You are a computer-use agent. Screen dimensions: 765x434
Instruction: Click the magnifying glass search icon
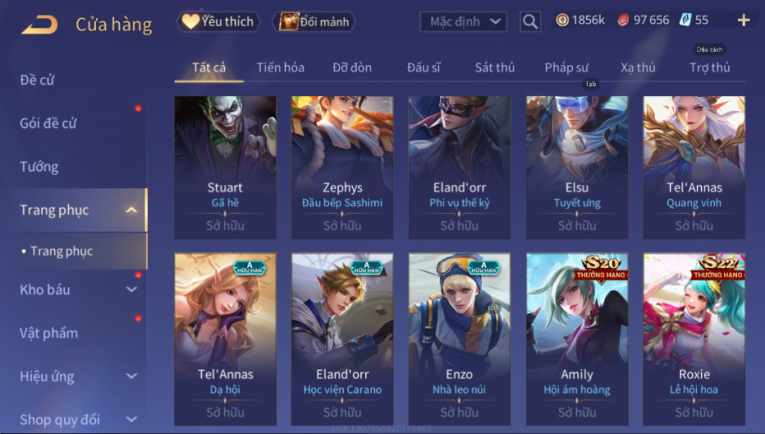(530, 21)
